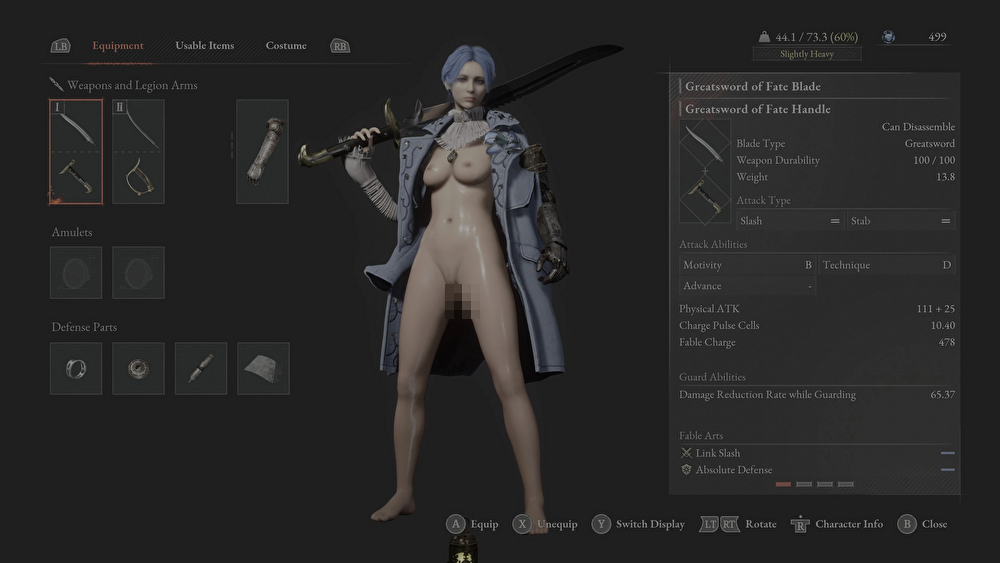The height and width of the screenshot is (563, 1000).
Task: Select the Legion Arm slot
Action: (262, 151)
